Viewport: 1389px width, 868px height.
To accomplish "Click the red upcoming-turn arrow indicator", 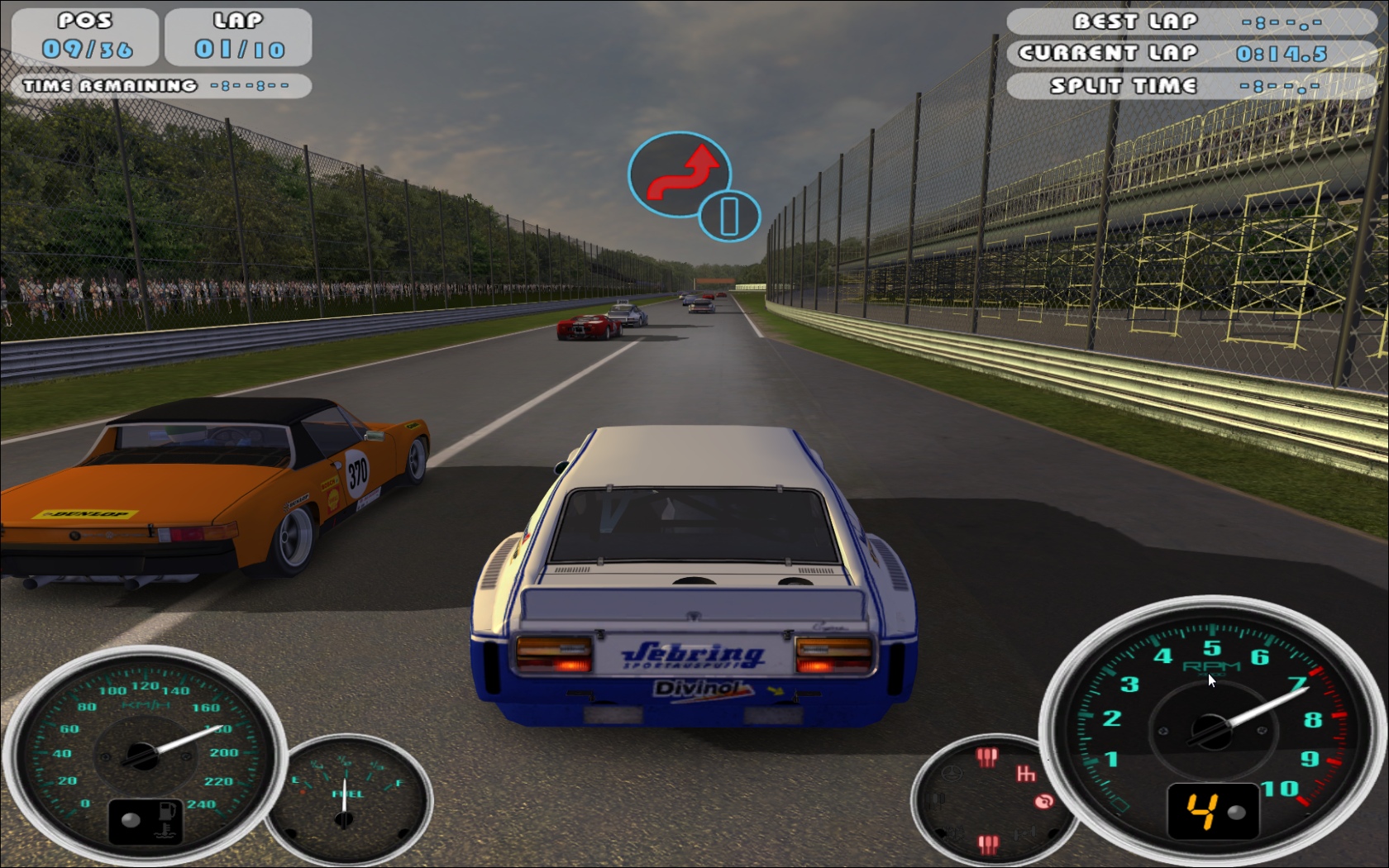I will [x=680, y=174].
